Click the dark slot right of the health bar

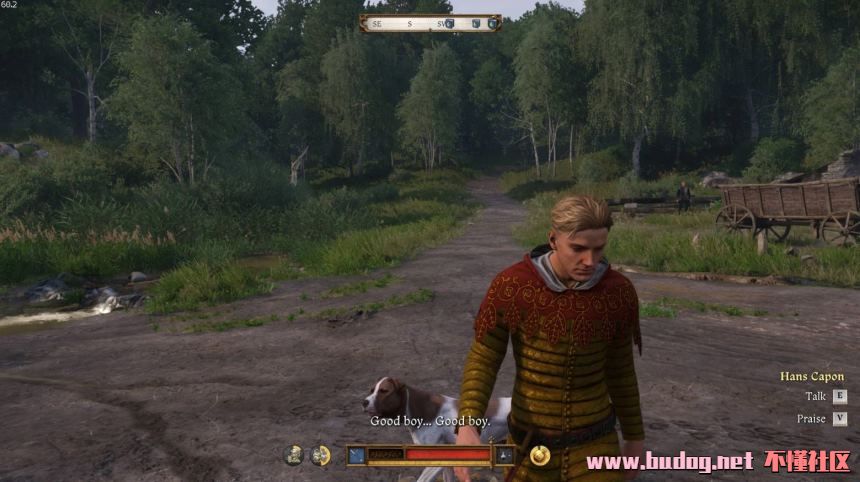[505, 455]
